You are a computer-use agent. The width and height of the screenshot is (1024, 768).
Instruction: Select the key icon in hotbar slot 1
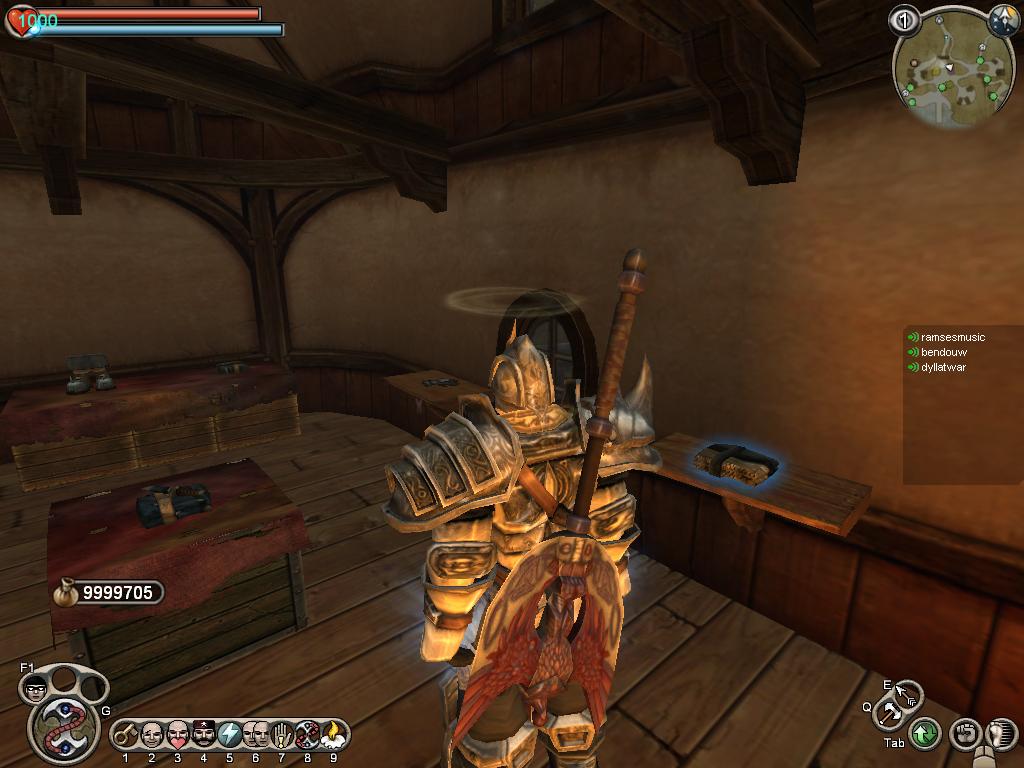[125, 736]
